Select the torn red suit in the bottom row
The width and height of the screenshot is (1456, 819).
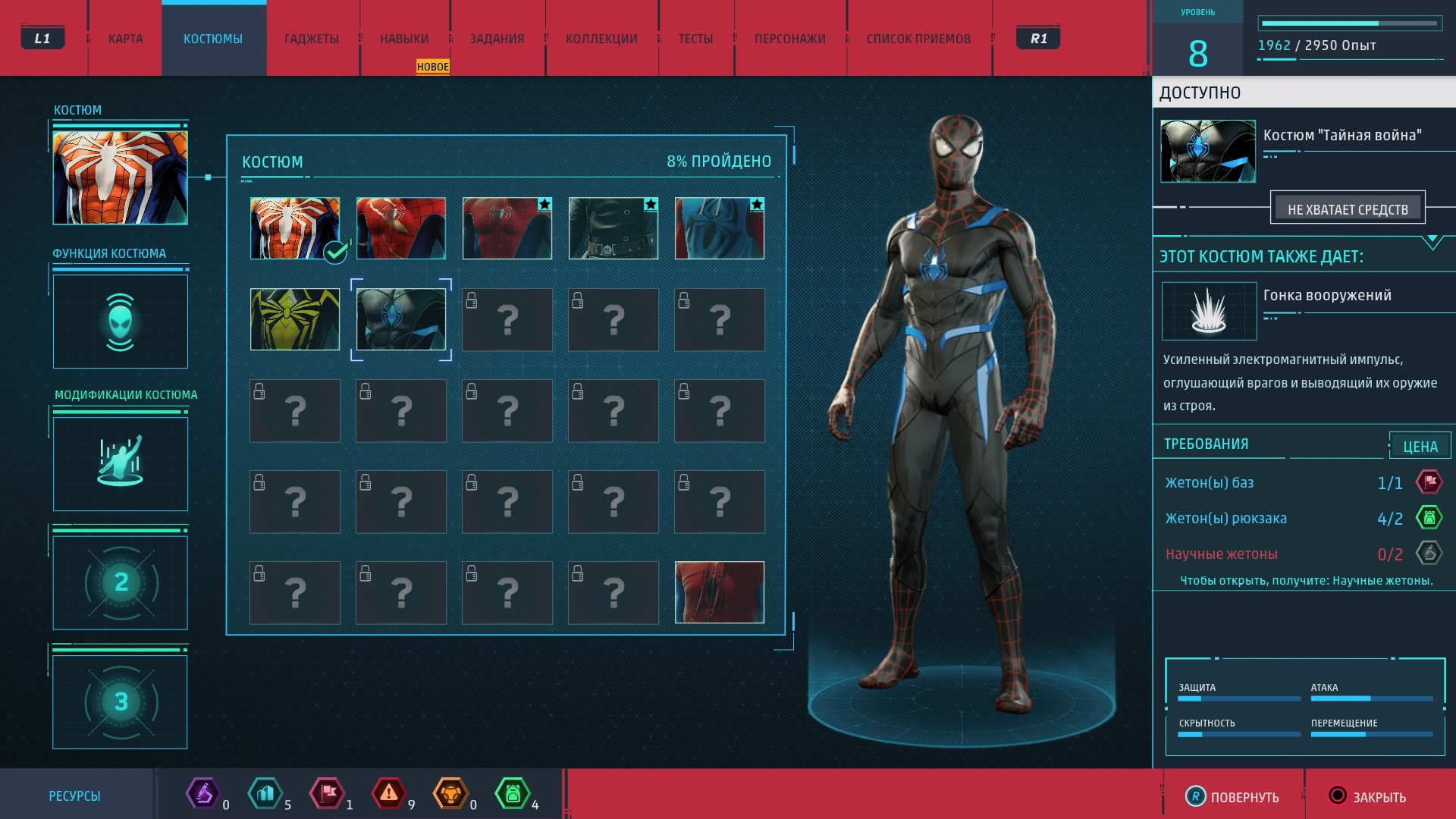[x=720, y=592]
